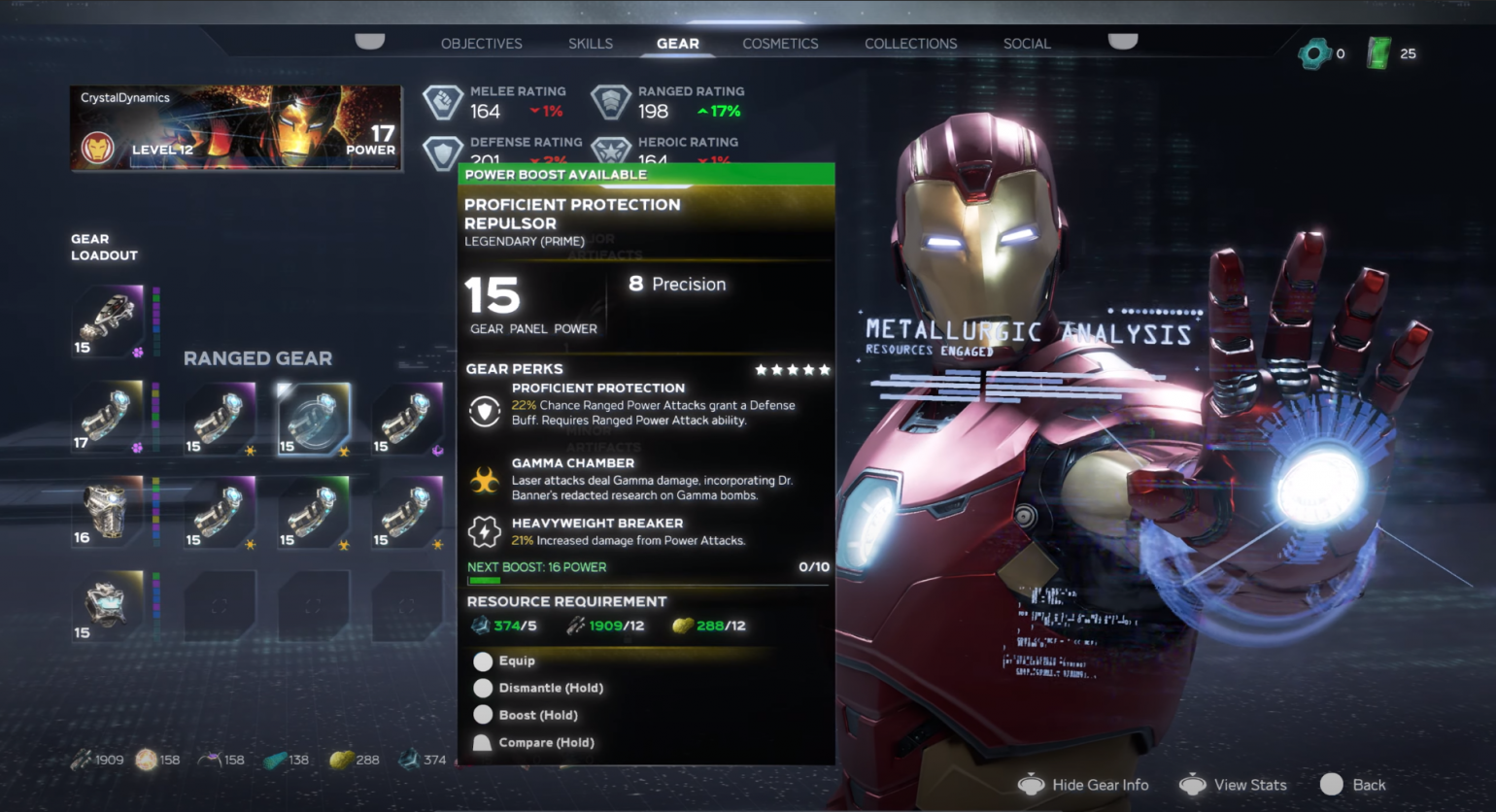Image resolution: width=1496 pixels, height=812 pixels.
Task: Expand the empty gear slot beside ranged gear
Action: pyautogui.click(x=220, y=607)
